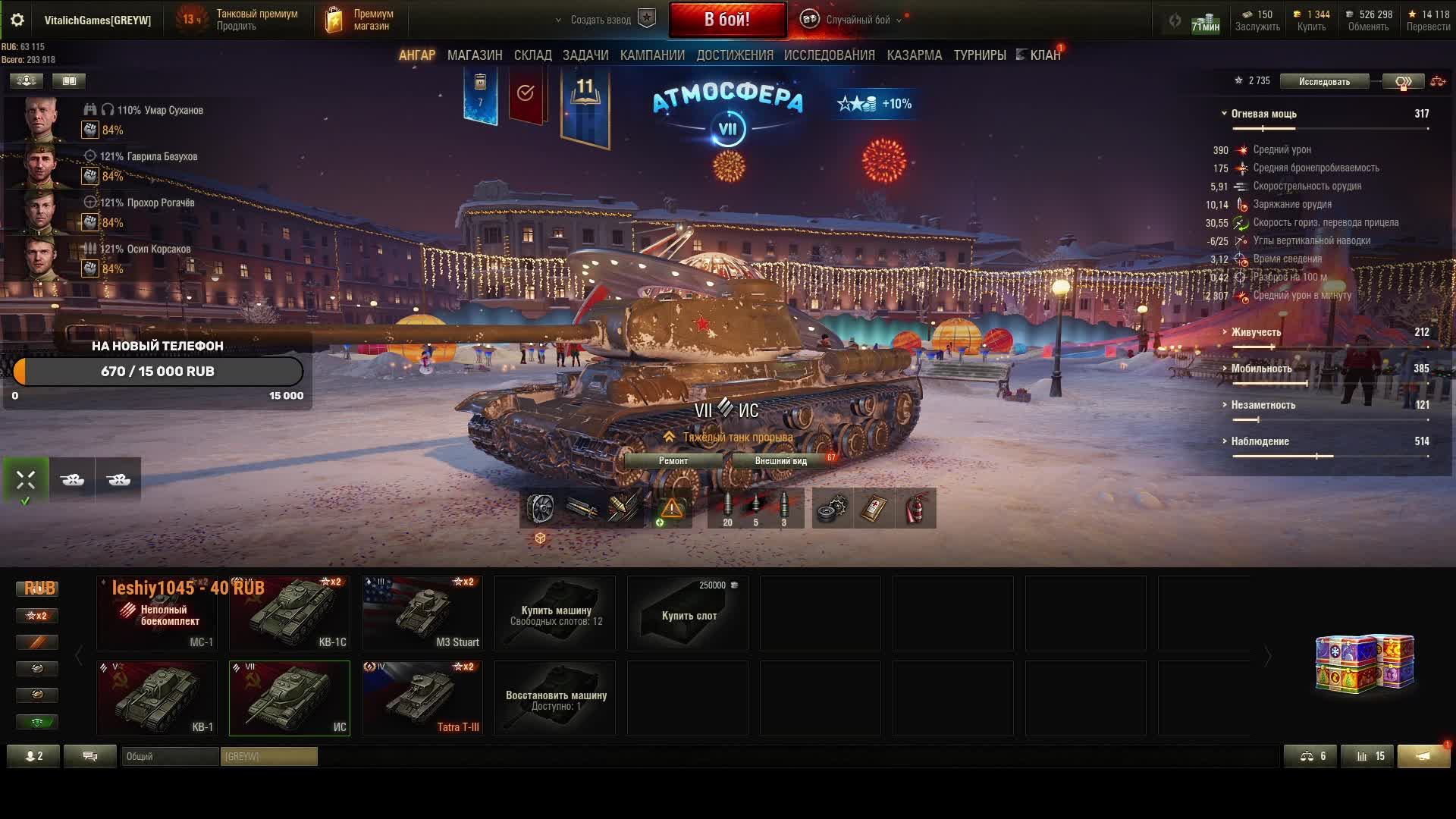The image size is (1456, 819).
Task: Choose the M3 Stuart tank
Action: click(422, 613)
